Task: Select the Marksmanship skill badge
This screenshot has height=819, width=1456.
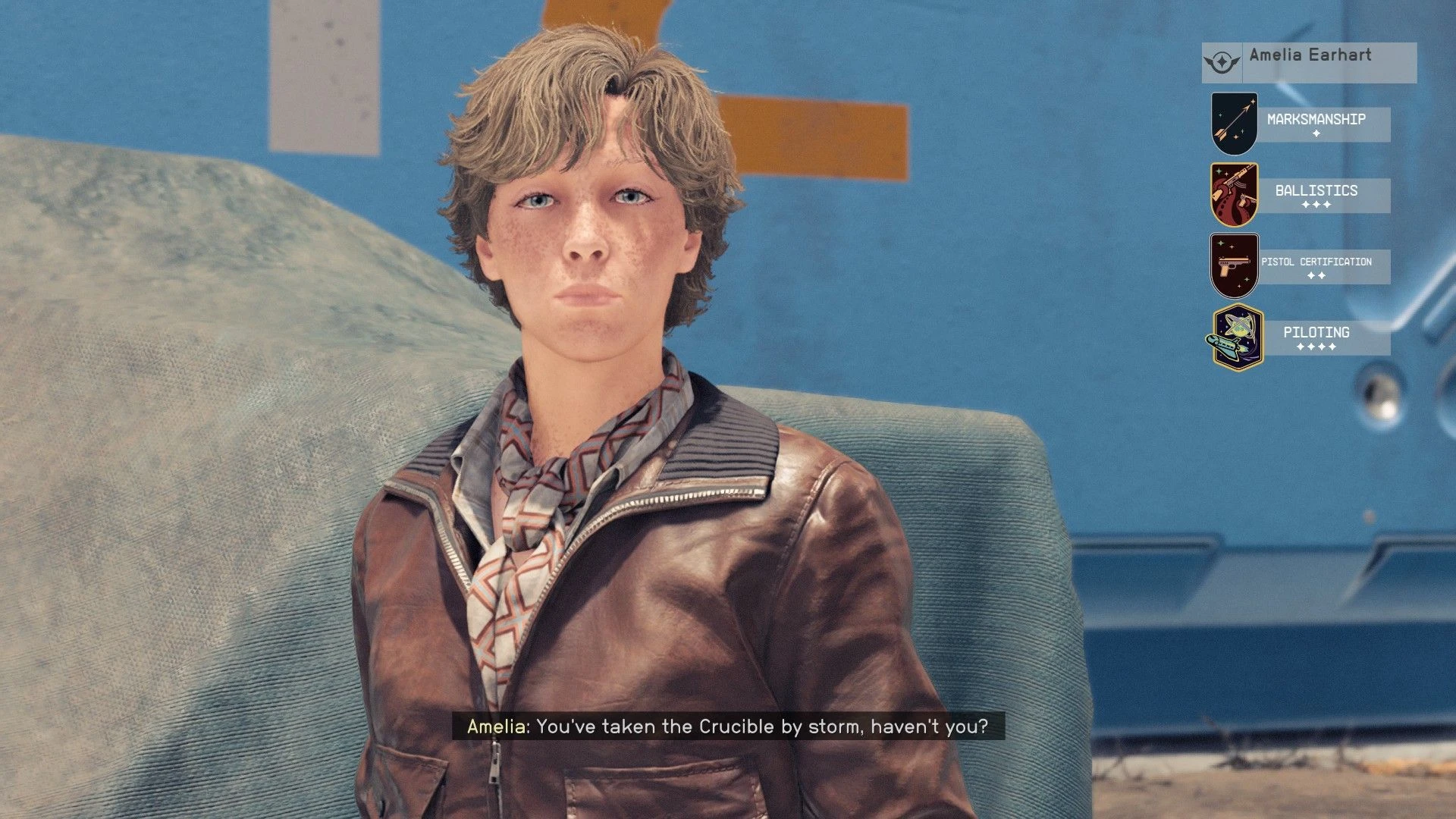Action: 1234,124
